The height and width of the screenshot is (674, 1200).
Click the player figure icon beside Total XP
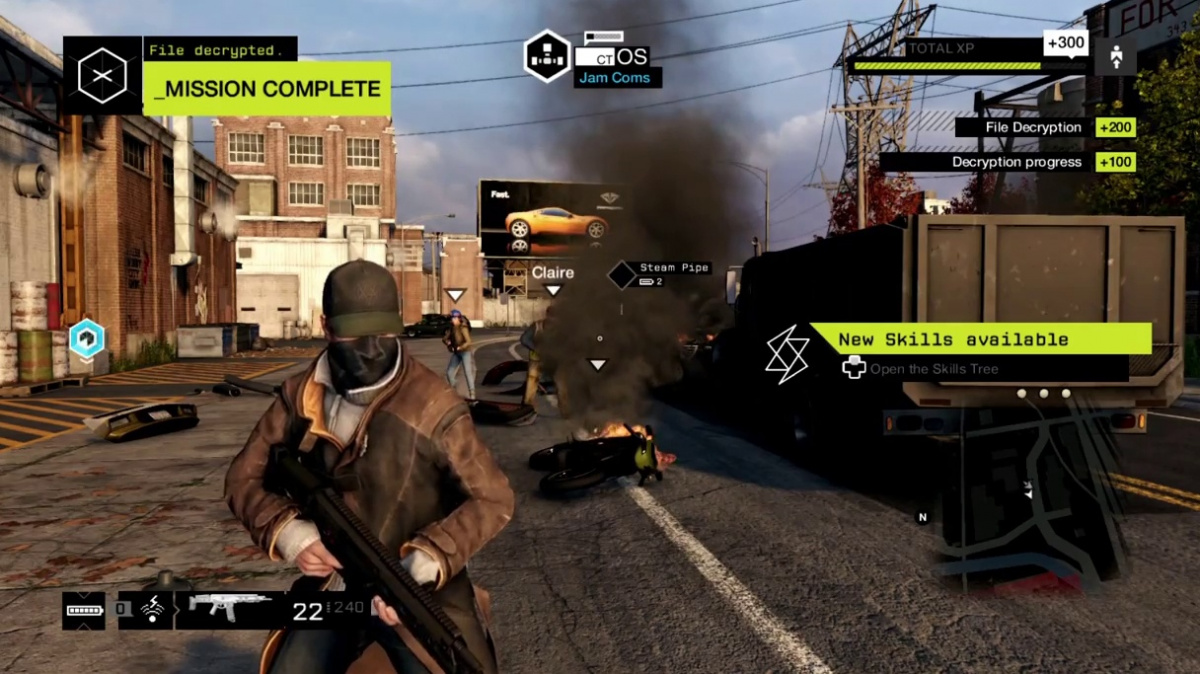tap(1115, 56)
